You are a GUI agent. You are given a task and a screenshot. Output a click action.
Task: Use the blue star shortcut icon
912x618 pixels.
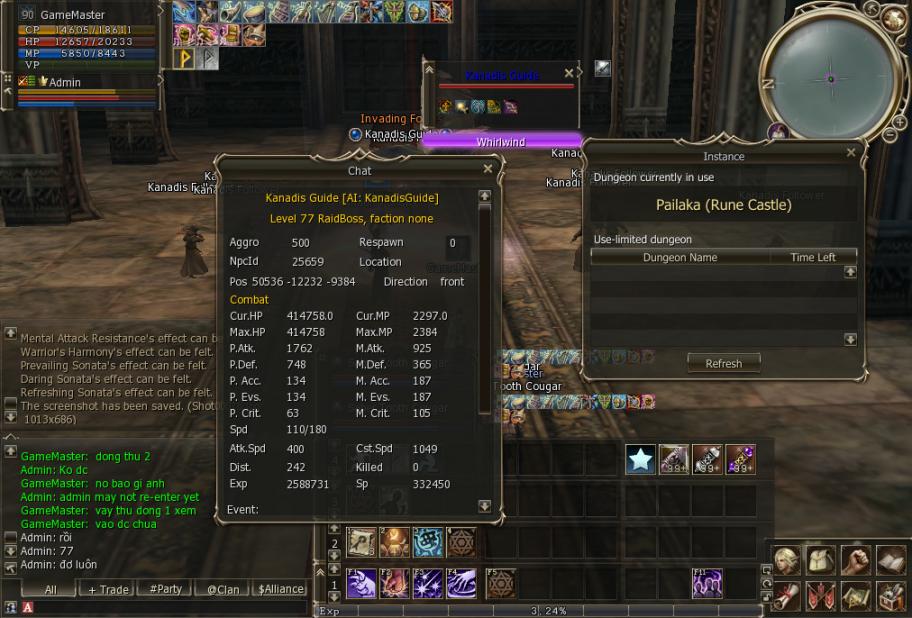(641, 459)
